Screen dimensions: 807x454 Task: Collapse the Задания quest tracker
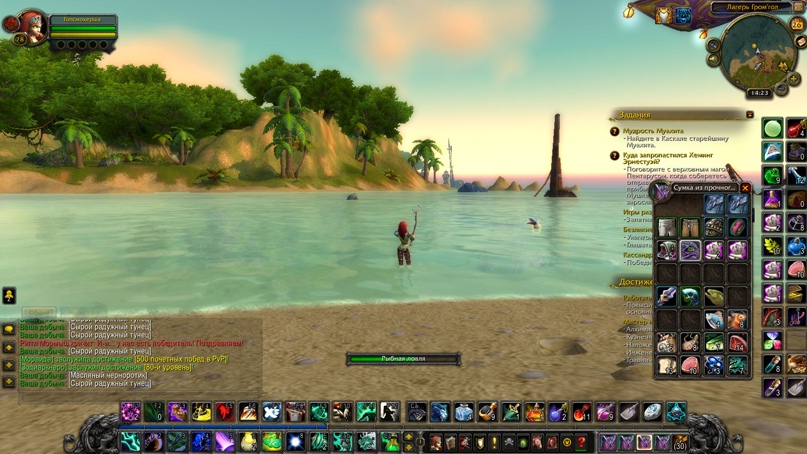(749, 115)
